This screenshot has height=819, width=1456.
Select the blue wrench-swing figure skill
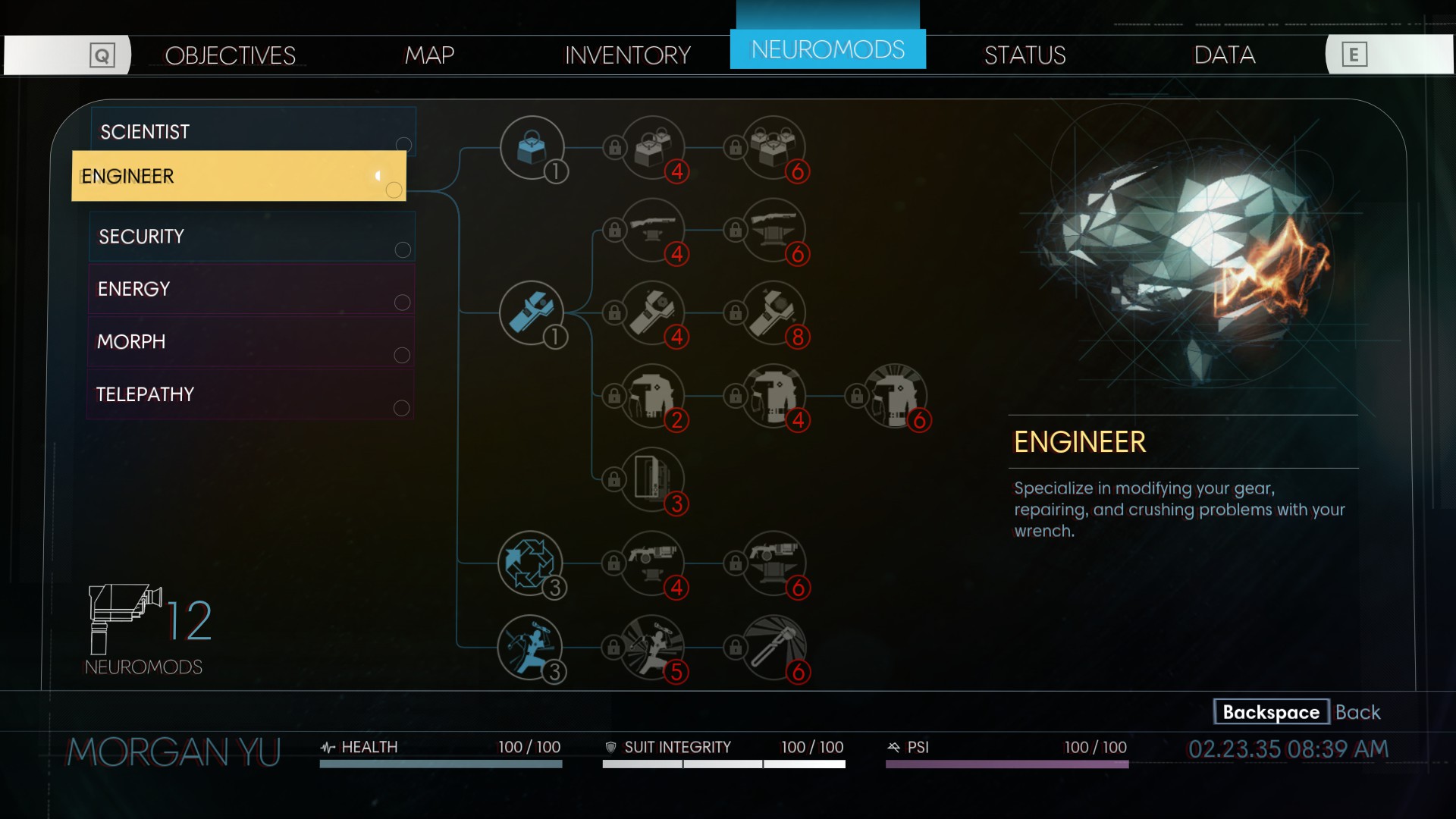pyautogui.click(x=530, y=647)
